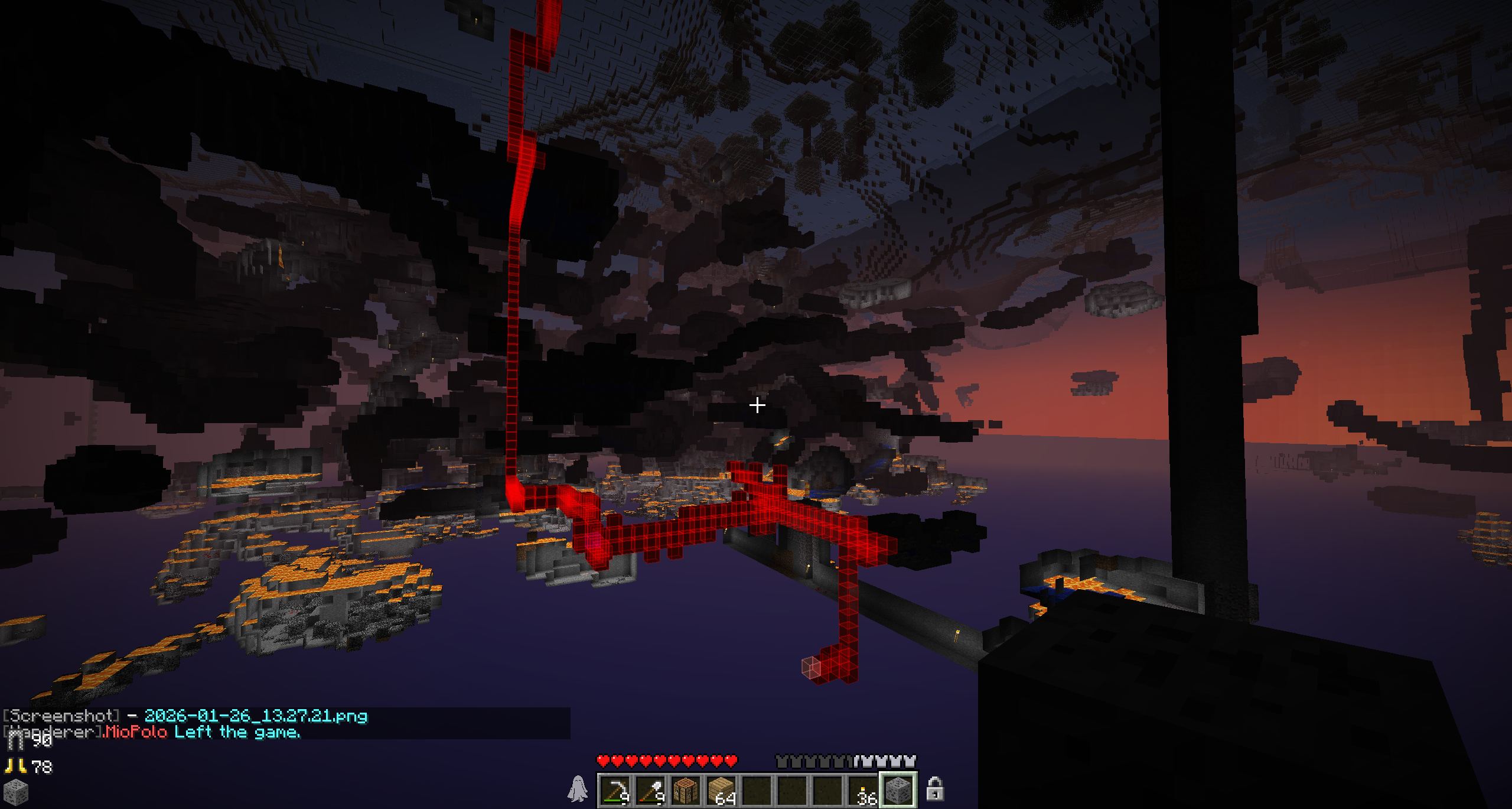Image resolution: width=1512 pixels, height=809 pixels.
Task: Click the MioPolo player name in chat
Action: click(x=136, y=732)
